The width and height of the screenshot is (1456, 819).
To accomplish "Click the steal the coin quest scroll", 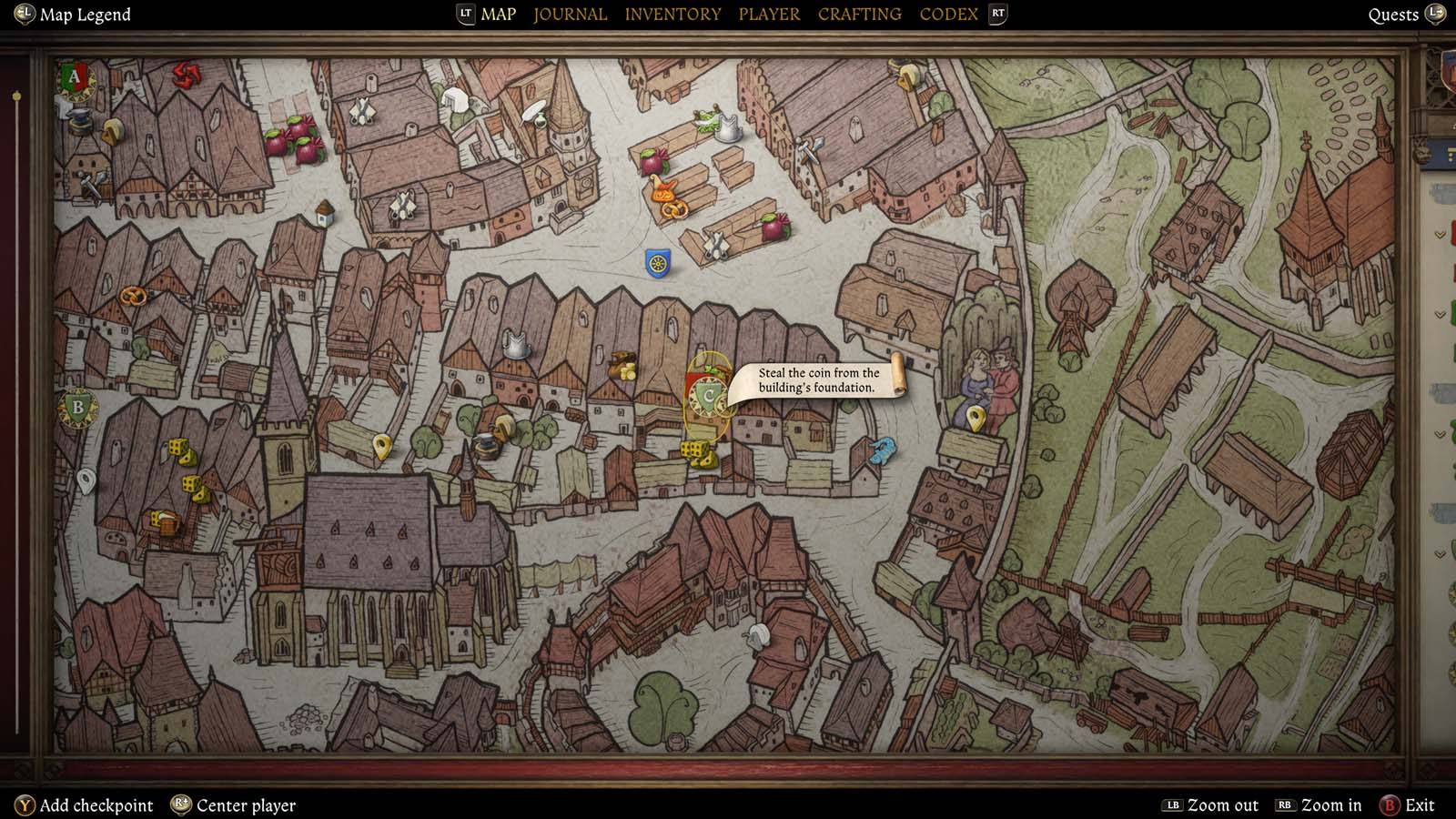I will tap(817, 379).
